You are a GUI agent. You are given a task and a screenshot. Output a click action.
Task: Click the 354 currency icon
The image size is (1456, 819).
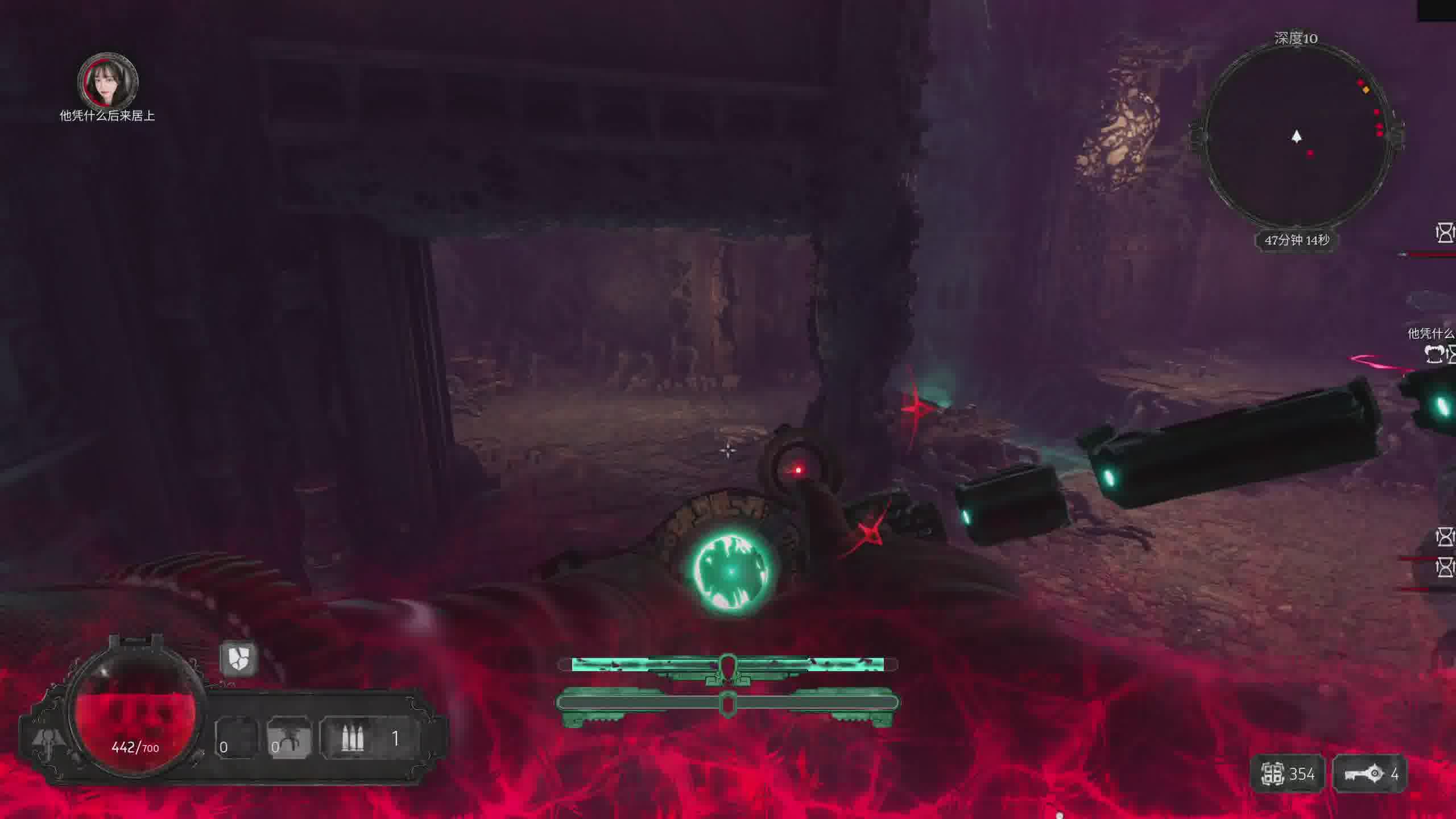pyautogui.click(x=1273, y=773)
